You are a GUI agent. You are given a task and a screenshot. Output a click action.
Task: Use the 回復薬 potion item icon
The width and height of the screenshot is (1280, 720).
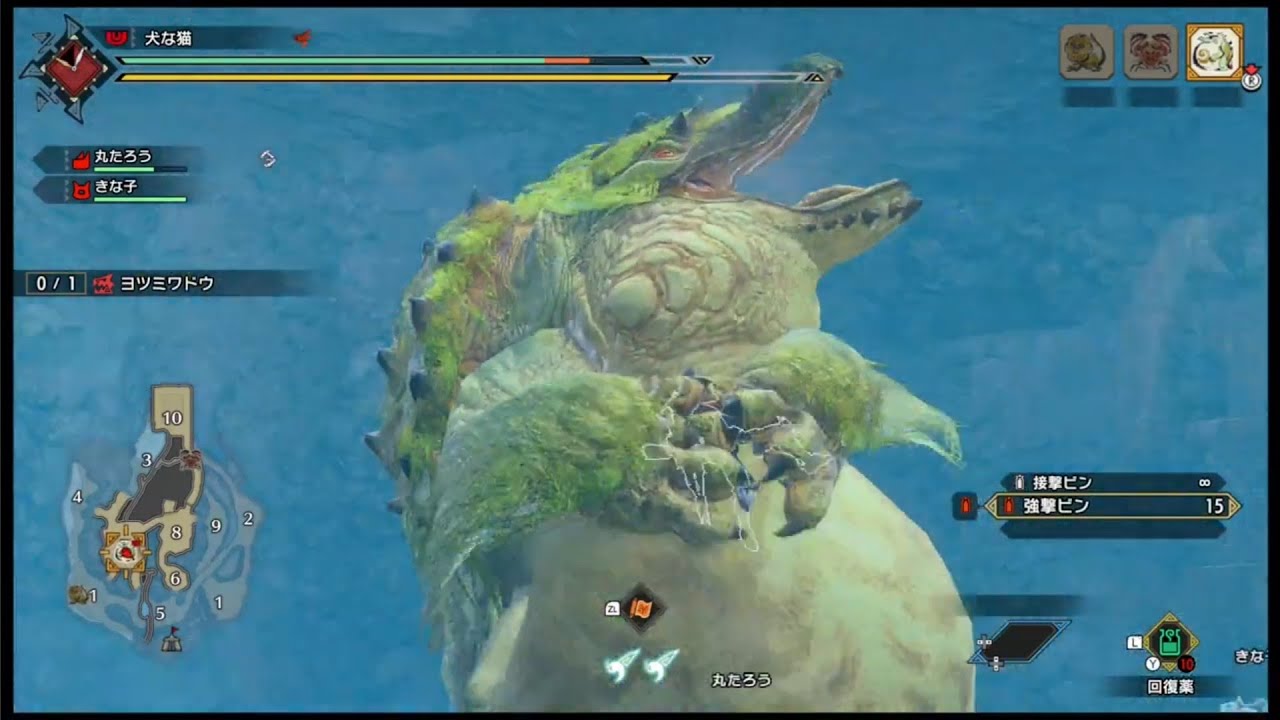pos(1169,643)
